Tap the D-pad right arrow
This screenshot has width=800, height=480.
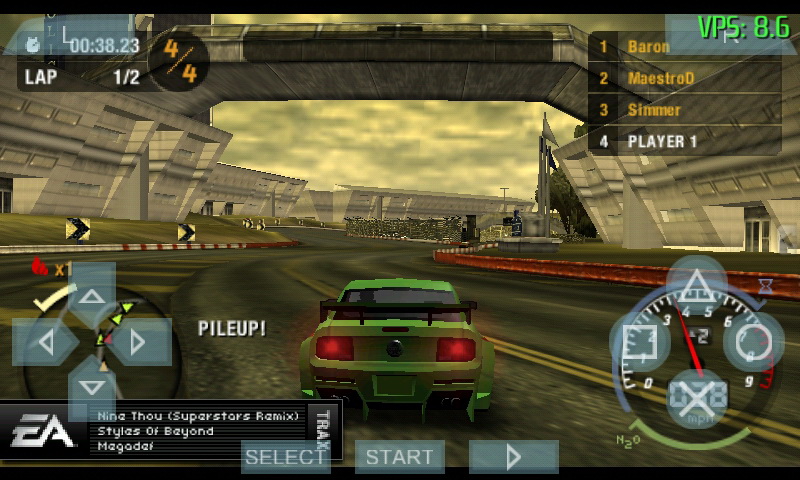[x=138, y=342]
